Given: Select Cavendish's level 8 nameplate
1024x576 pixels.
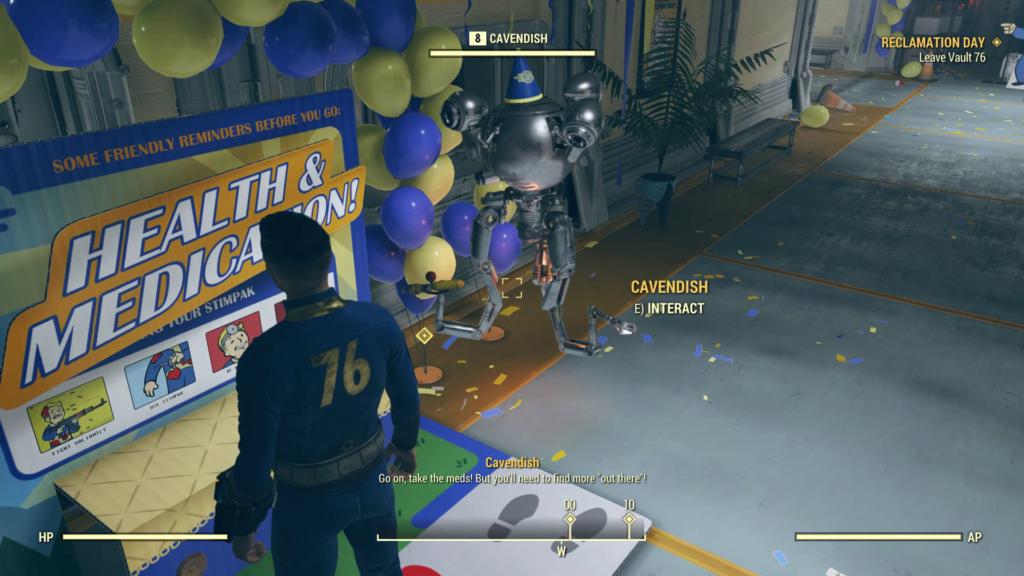Looking at the screenshot, I should (512, 39).
